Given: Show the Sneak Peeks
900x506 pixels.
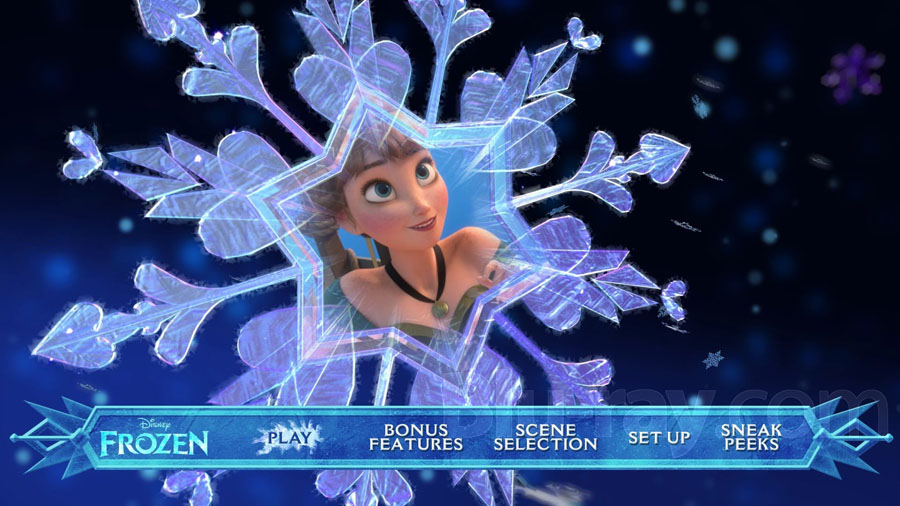Looking at the screenshot, I should [x=750, y=437].
